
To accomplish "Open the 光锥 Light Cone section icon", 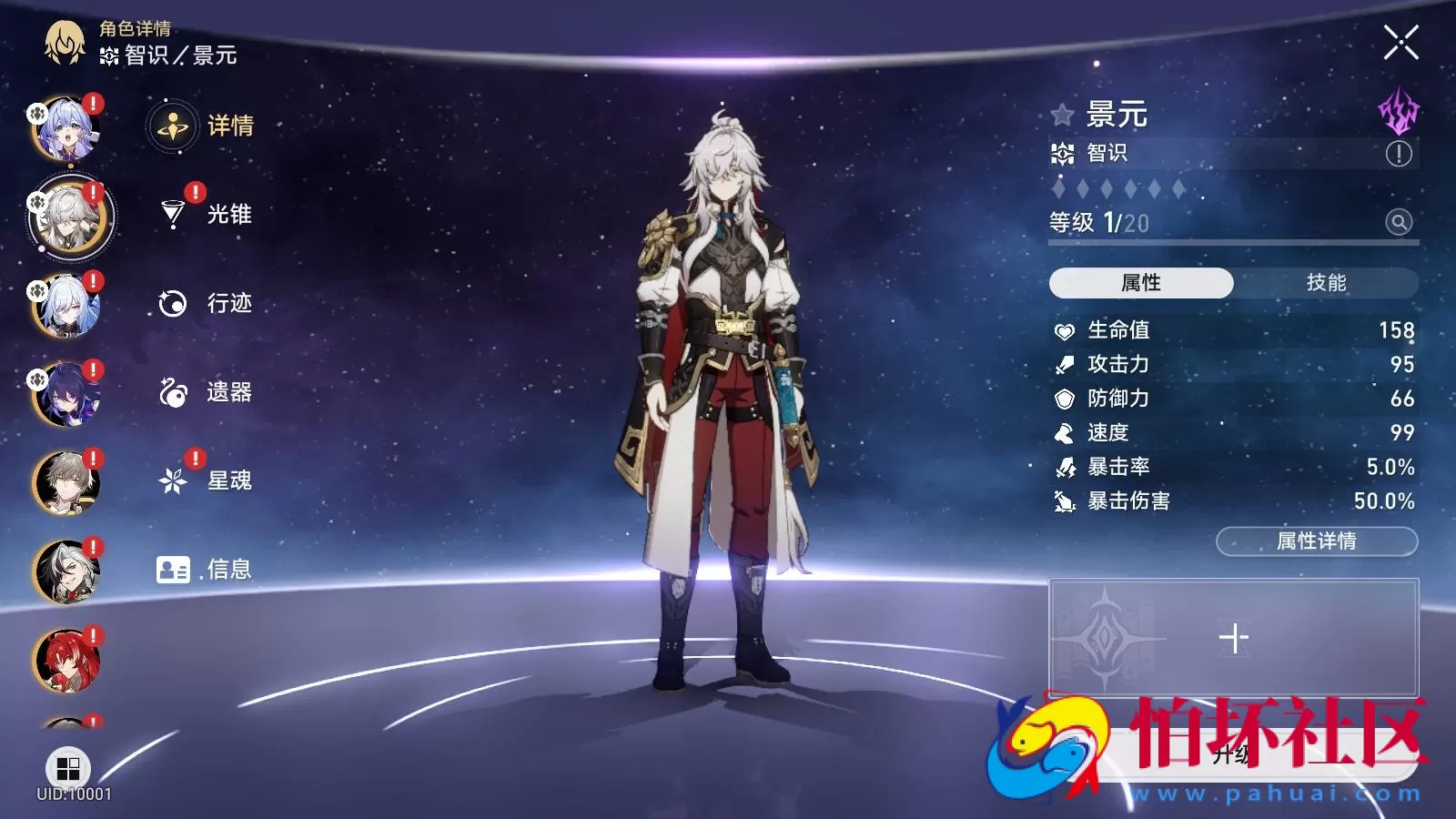I will (x=171, y=215).
